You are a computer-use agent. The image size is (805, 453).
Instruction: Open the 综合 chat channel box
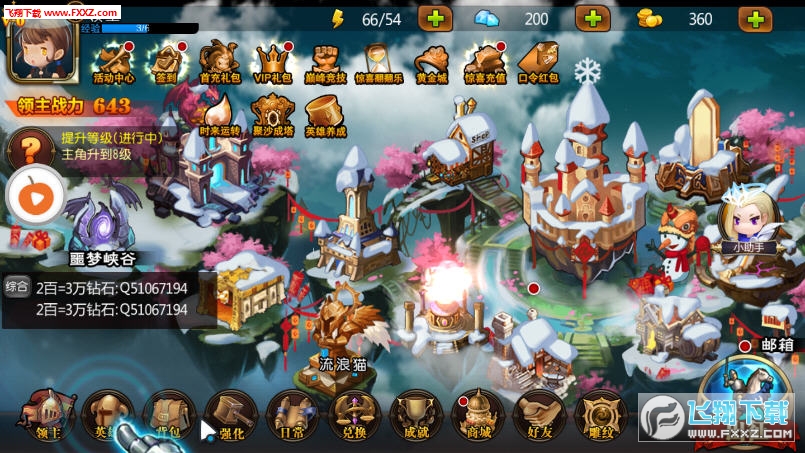[x=17, y=288]
